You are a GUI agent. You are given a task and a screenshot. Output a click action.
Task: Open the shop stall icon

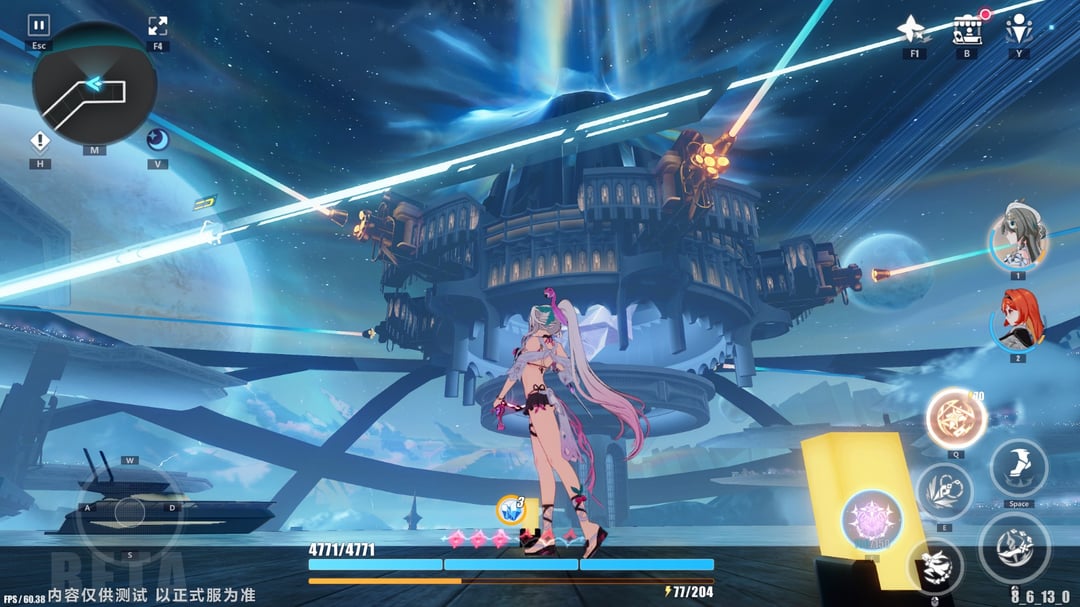966,30
